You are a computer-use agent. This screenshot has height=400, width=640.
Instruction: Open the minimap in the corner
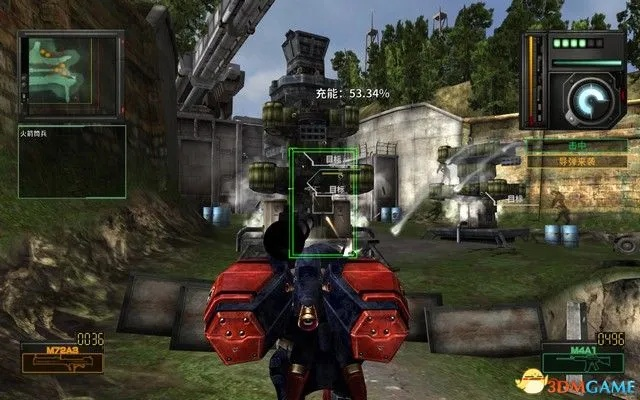58,74
